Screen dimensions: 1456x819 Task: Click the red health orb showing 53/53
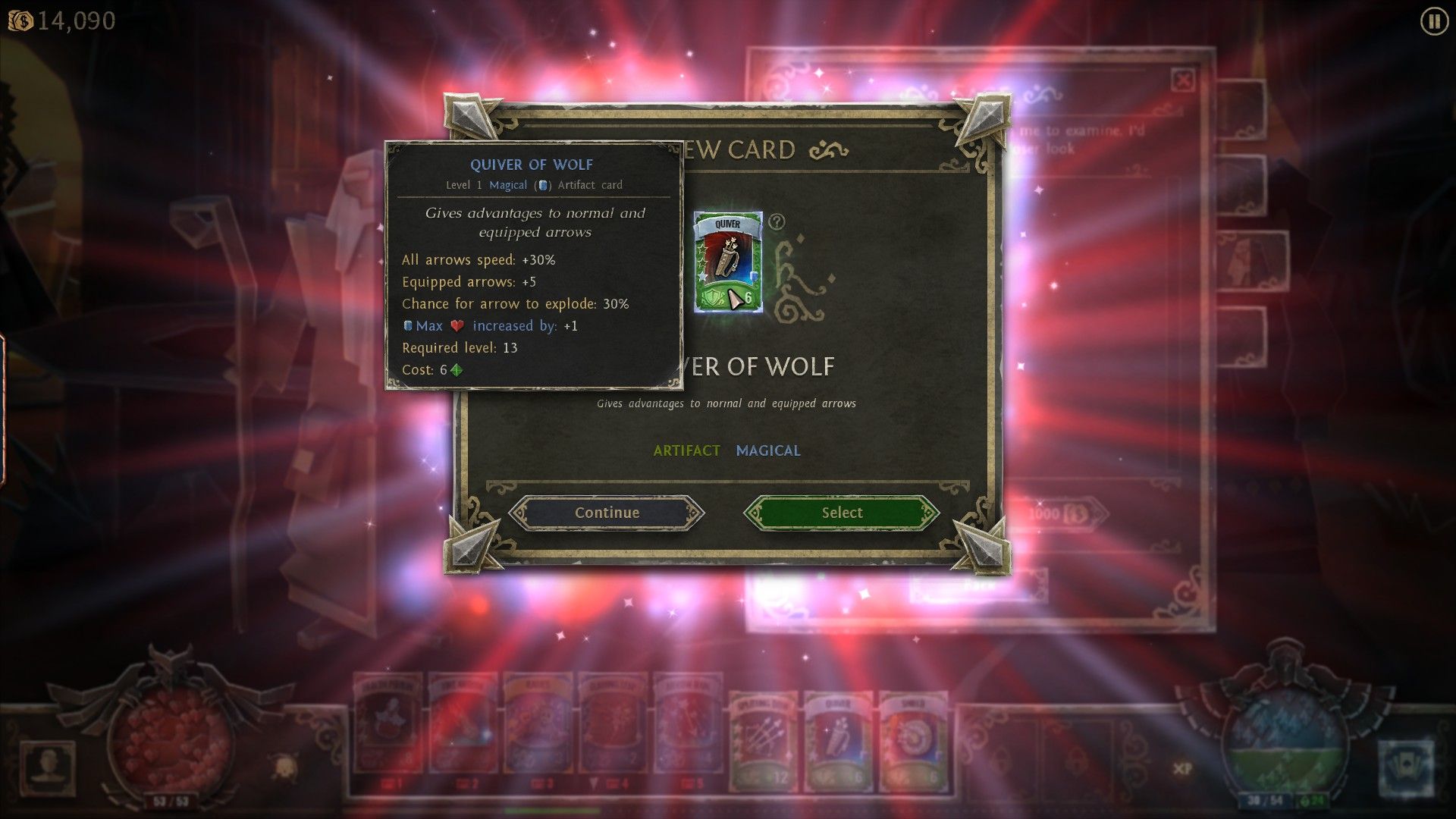(x=171, y=743)
